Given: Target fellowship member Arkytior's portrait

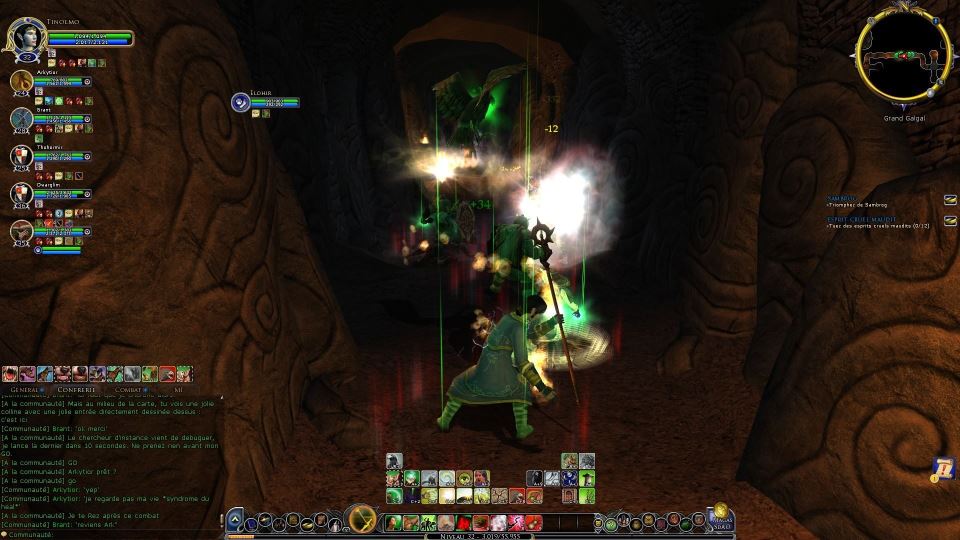Looking at the screenshot, I should 22,82.
